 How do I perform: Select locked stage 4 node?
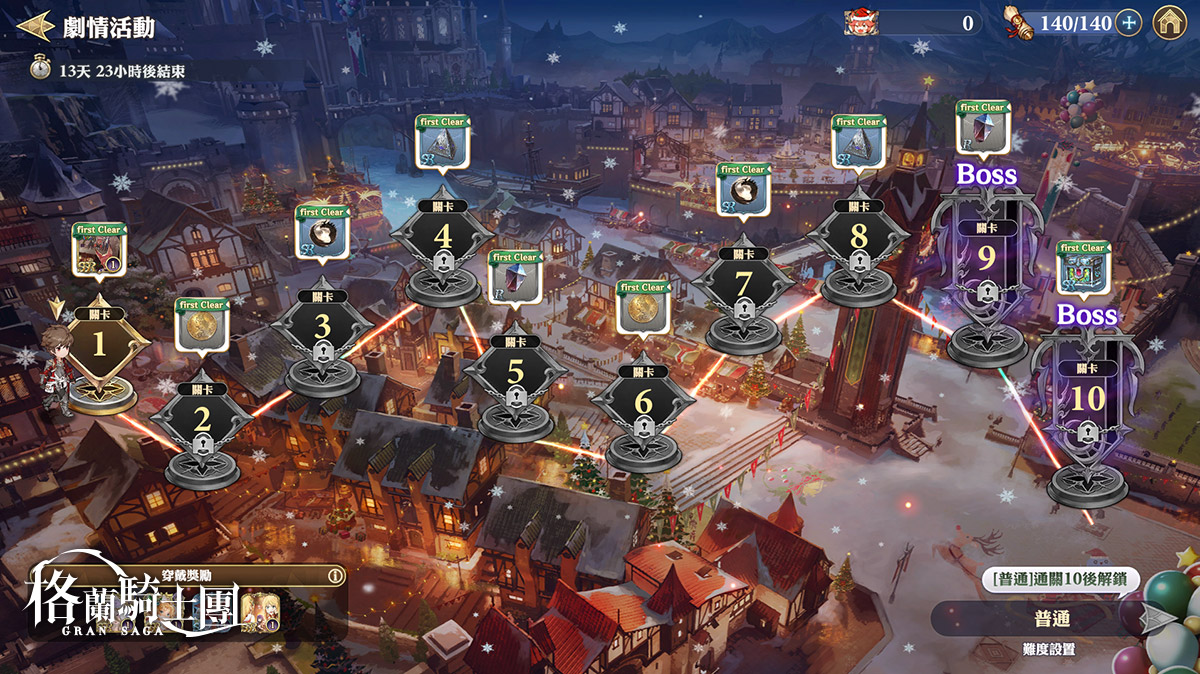[443, 242]
